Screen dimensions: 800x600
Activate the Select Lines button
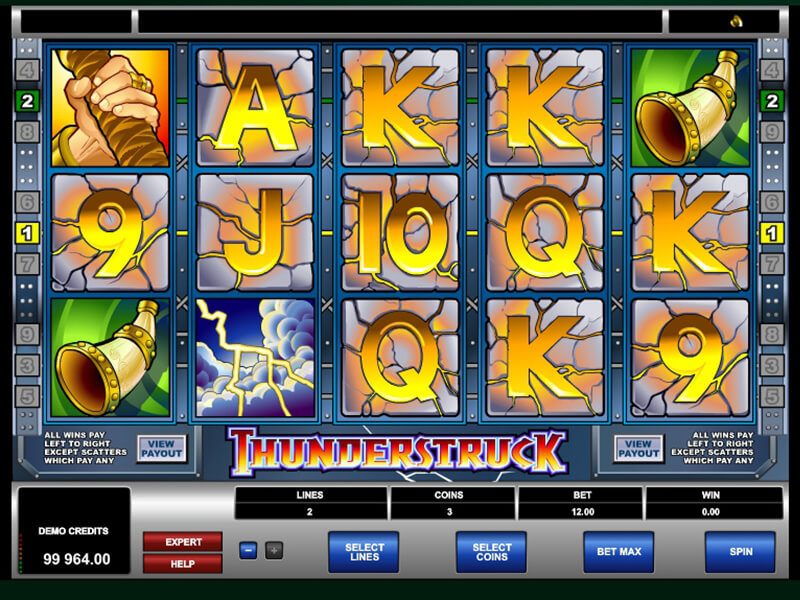363,552
